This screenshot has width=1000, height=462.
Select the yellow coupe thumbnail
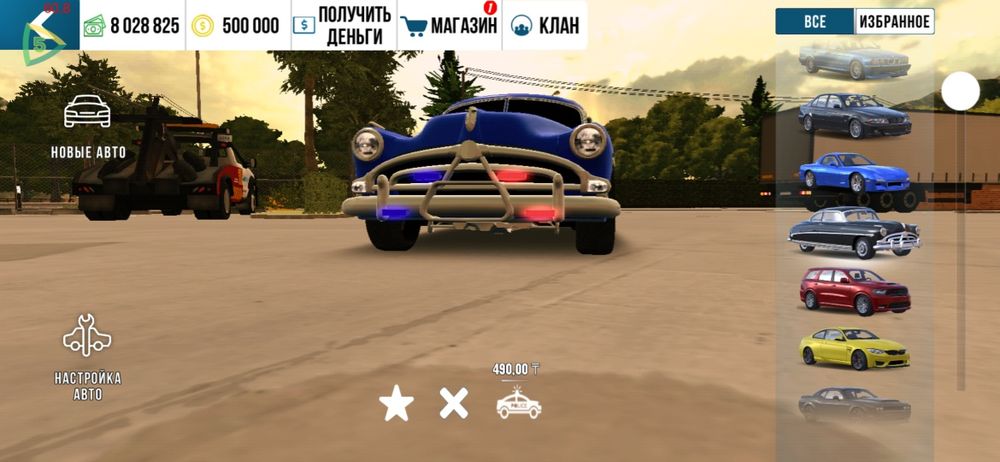point(854,347)
